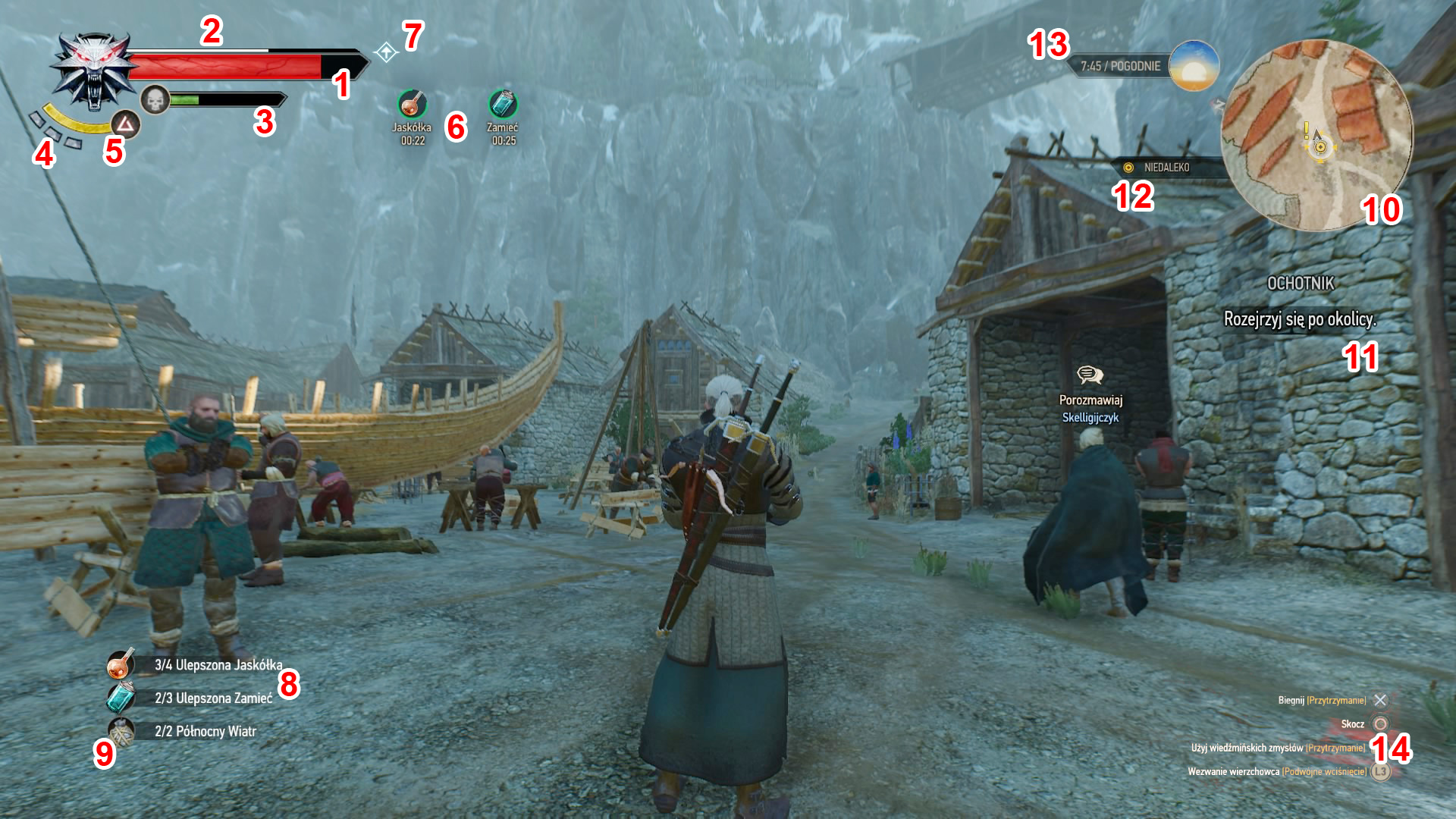Click the Zamieć active potion buff icon
This screenshot has height=819, width=1456.
[x=502, y=104]
